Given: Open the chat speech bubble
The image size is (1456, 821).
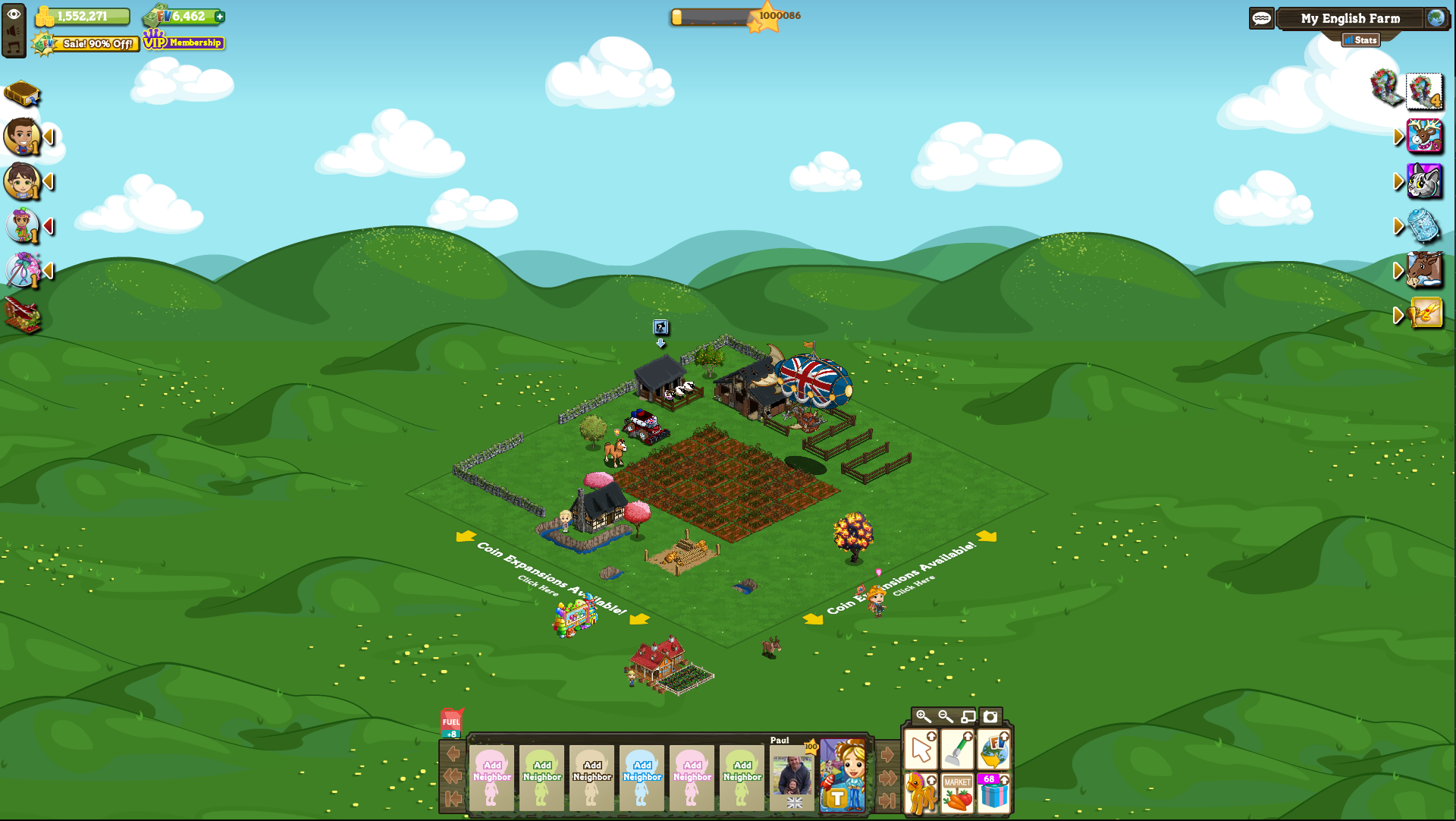Looking at the screenshot, I should pyautogui.click(x=1262, y=18).
